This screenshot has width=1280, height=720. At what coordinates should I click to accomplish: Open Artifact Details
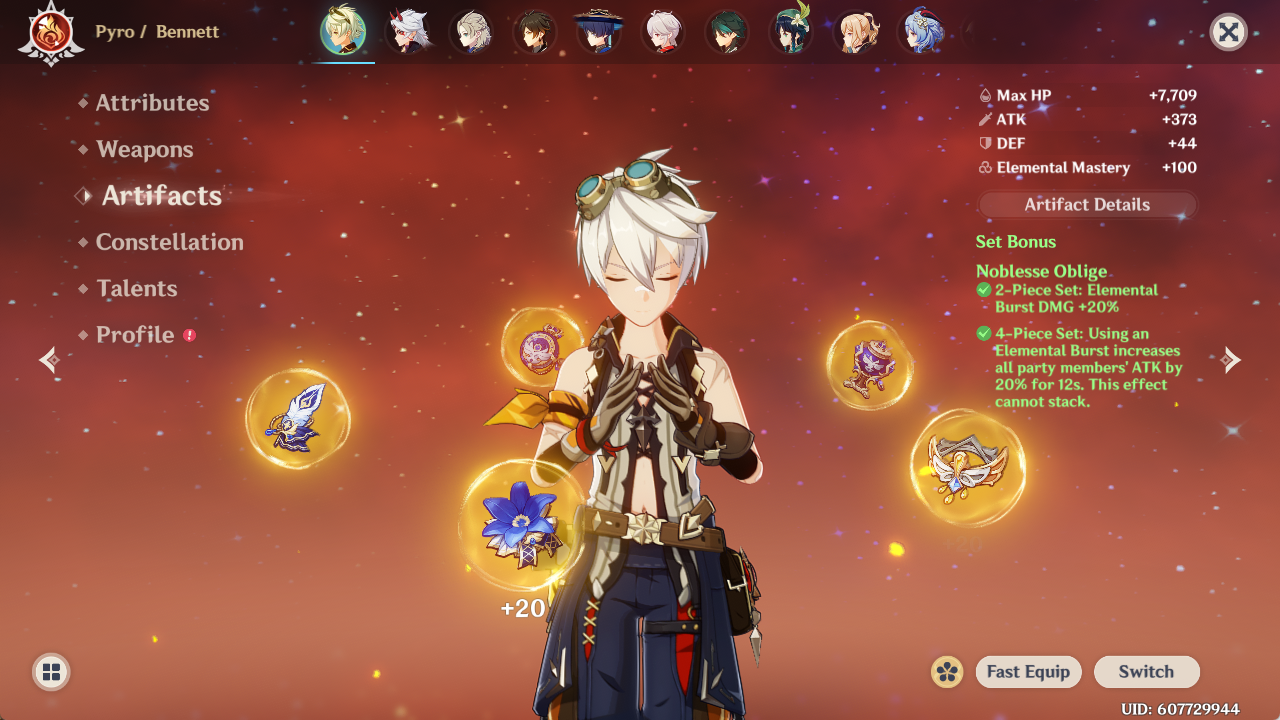(1087, 205)
